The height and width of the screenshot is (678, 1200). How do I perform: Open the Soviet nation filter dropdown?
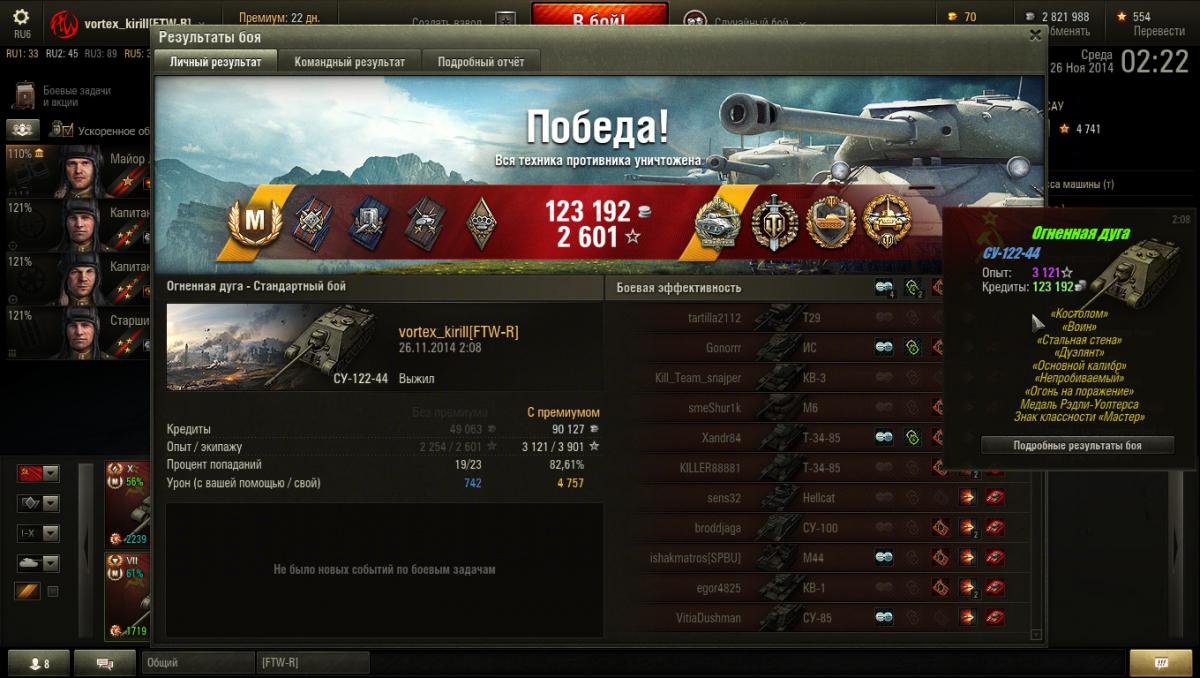click(x=38, y=473)
